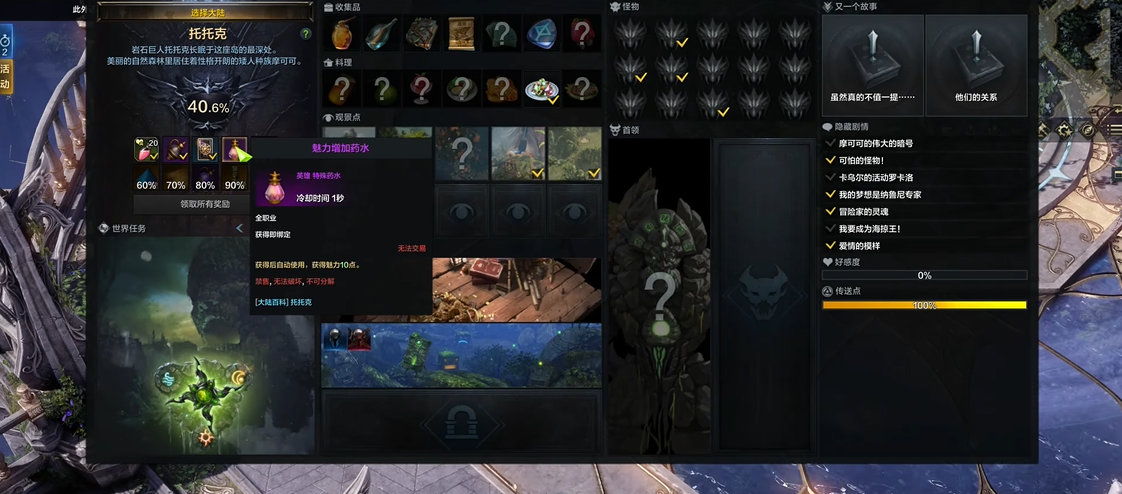This screenshot has height=494, width=1122.
Task: Select the parchment scroll collectible
Action: (x=461, y=34)
